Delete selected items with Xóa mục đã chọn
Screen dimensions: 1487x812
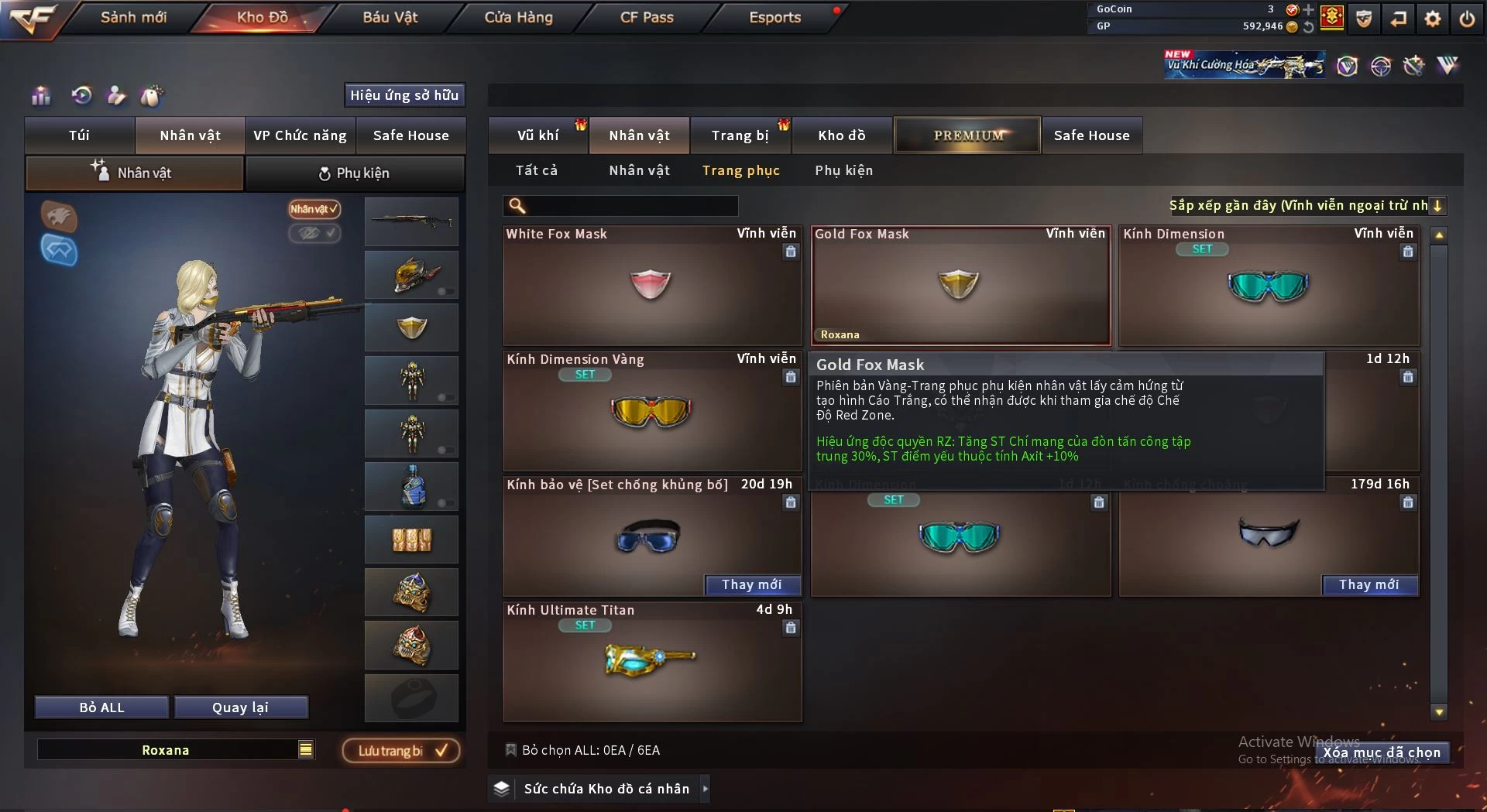point(1382,752)
